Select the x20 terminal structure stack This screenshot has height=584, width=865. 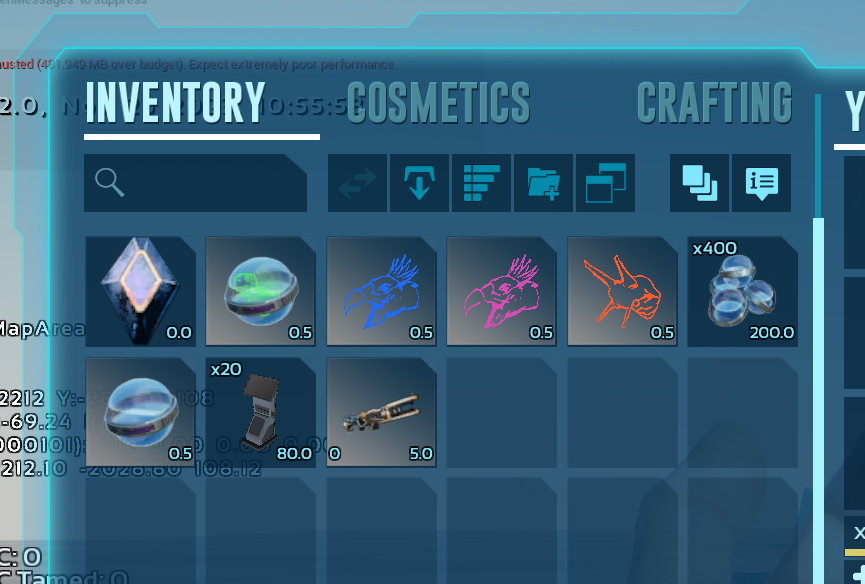click(x=260, y=412)
